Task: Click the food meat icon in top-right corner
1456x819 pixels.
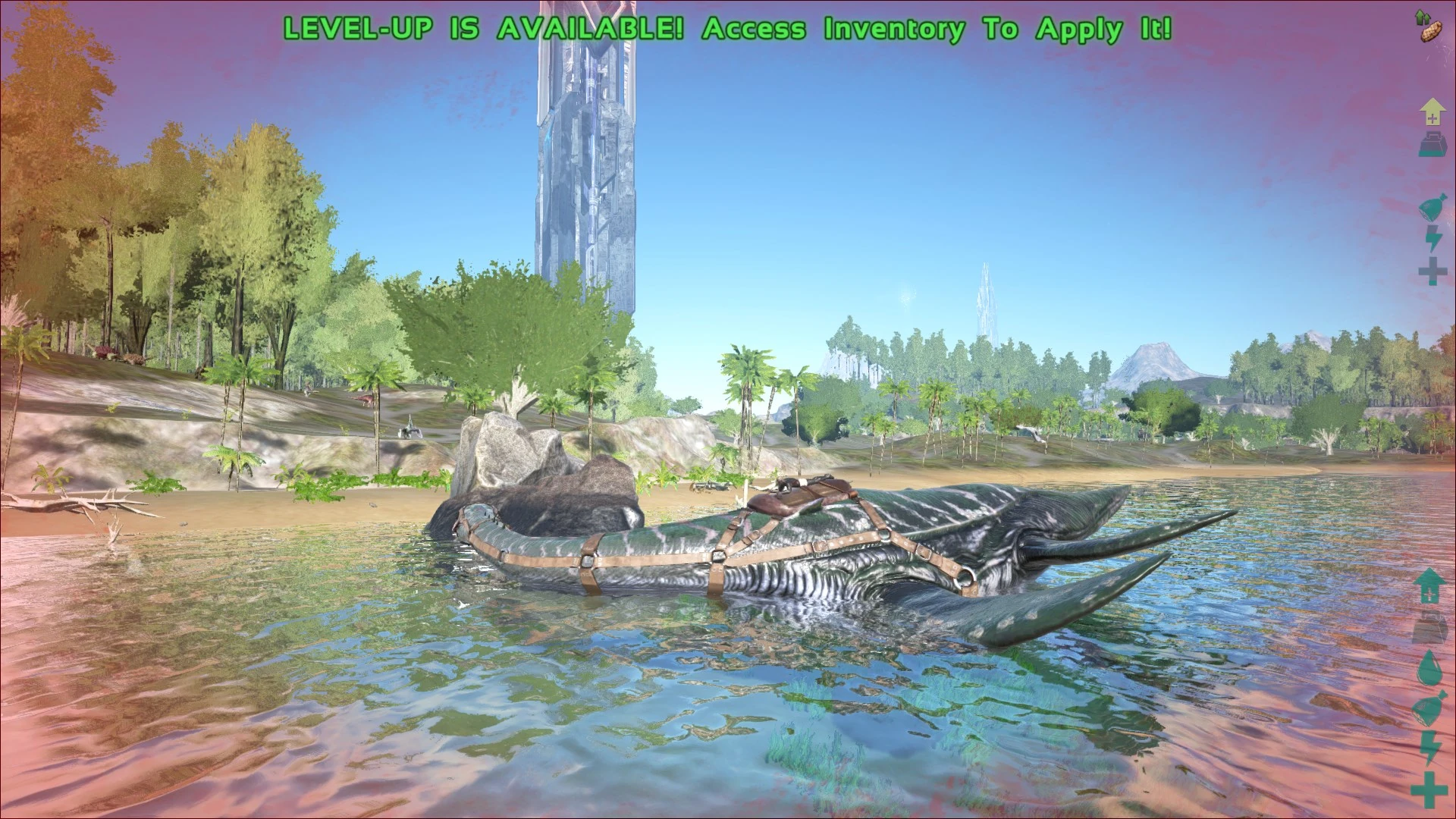Action: coord(1431,32)
